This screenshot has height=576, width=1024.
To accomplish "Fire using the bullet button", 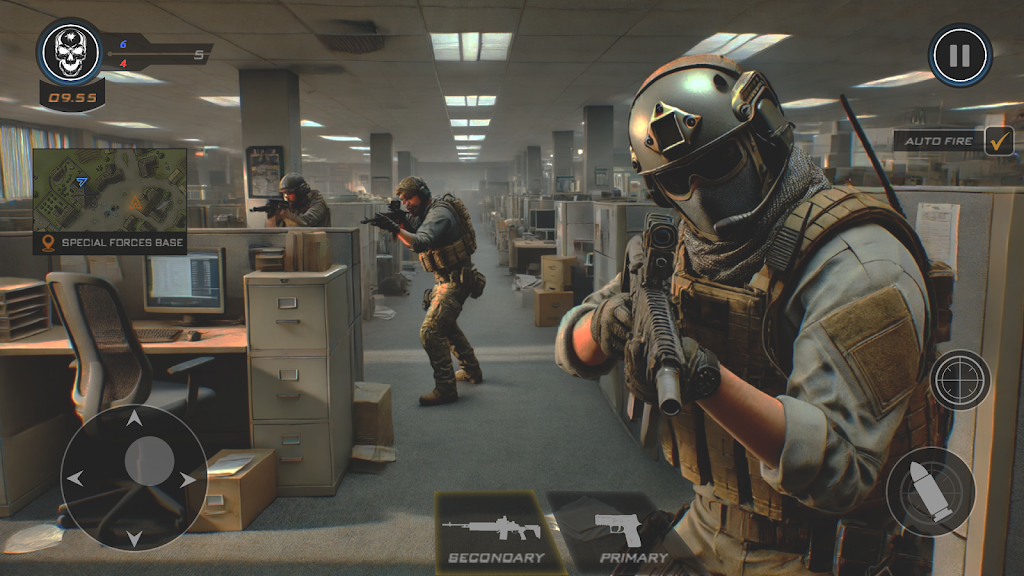I will 930,492.
